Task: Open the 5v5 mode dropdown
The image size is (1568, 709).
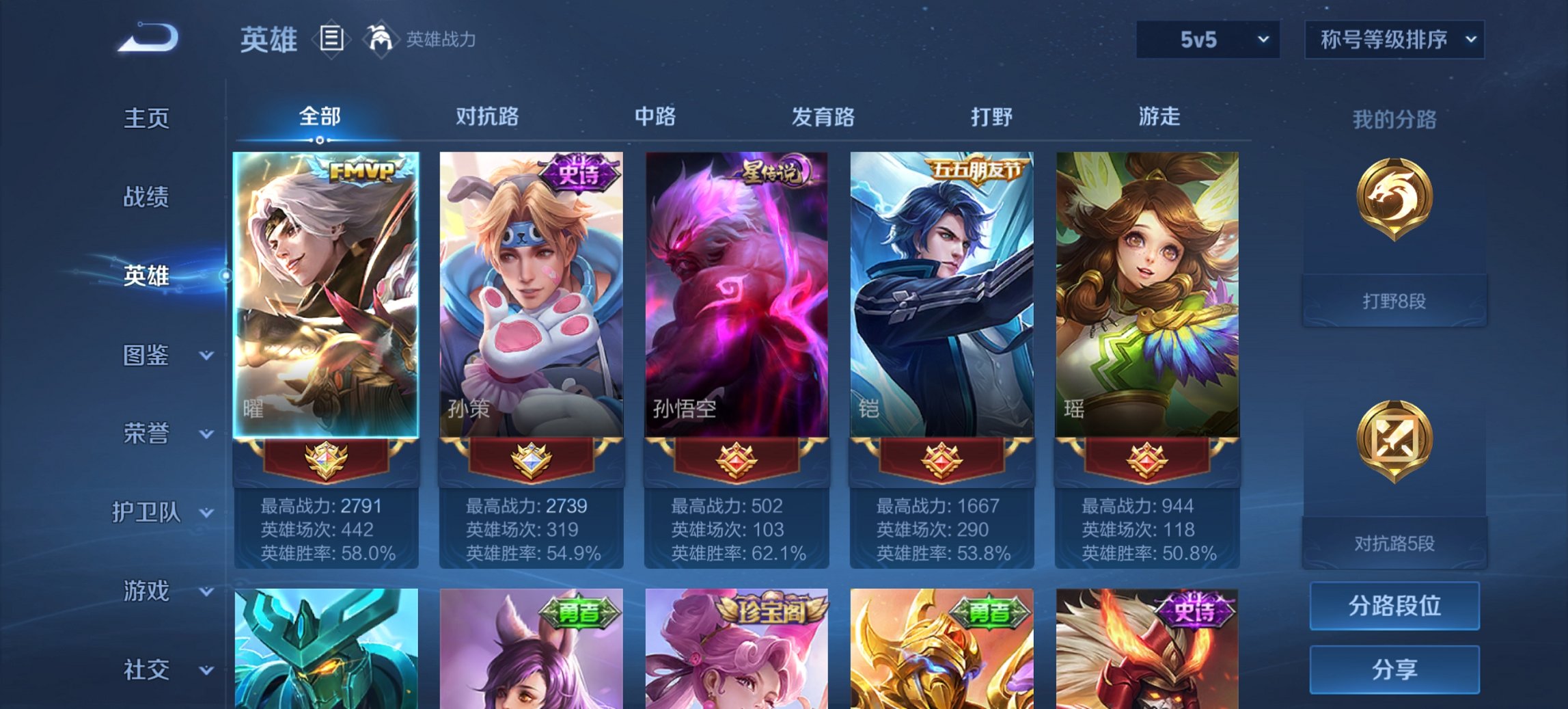Action: [x=1207, y=40]
